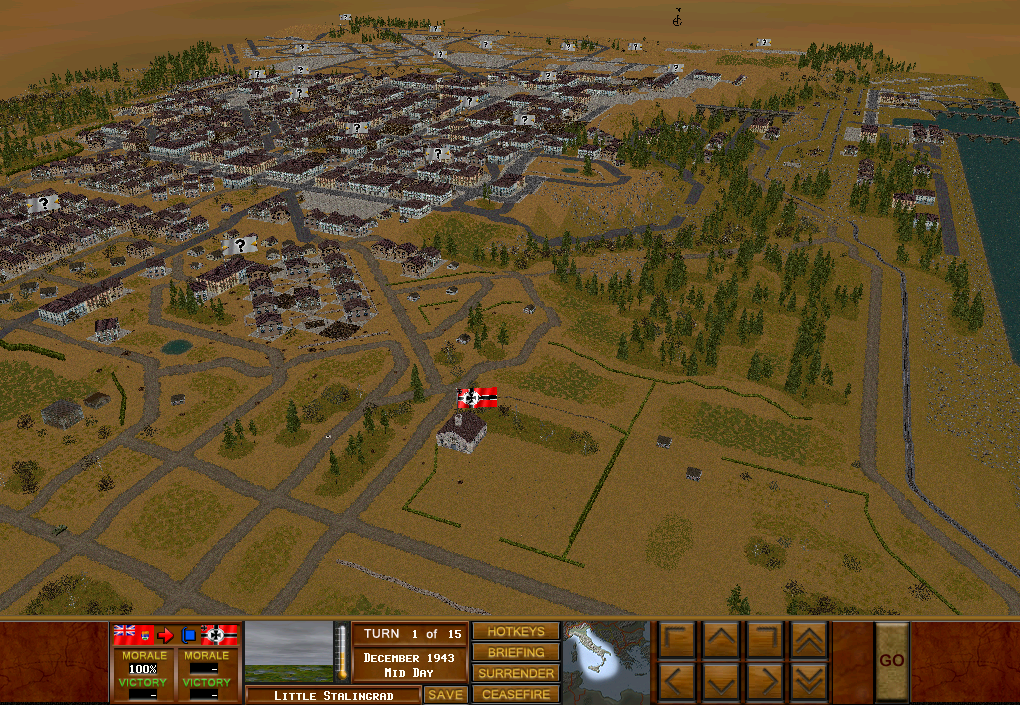Request a Ceasefire
The image size is (1020, 706).
tap(516, 694)
